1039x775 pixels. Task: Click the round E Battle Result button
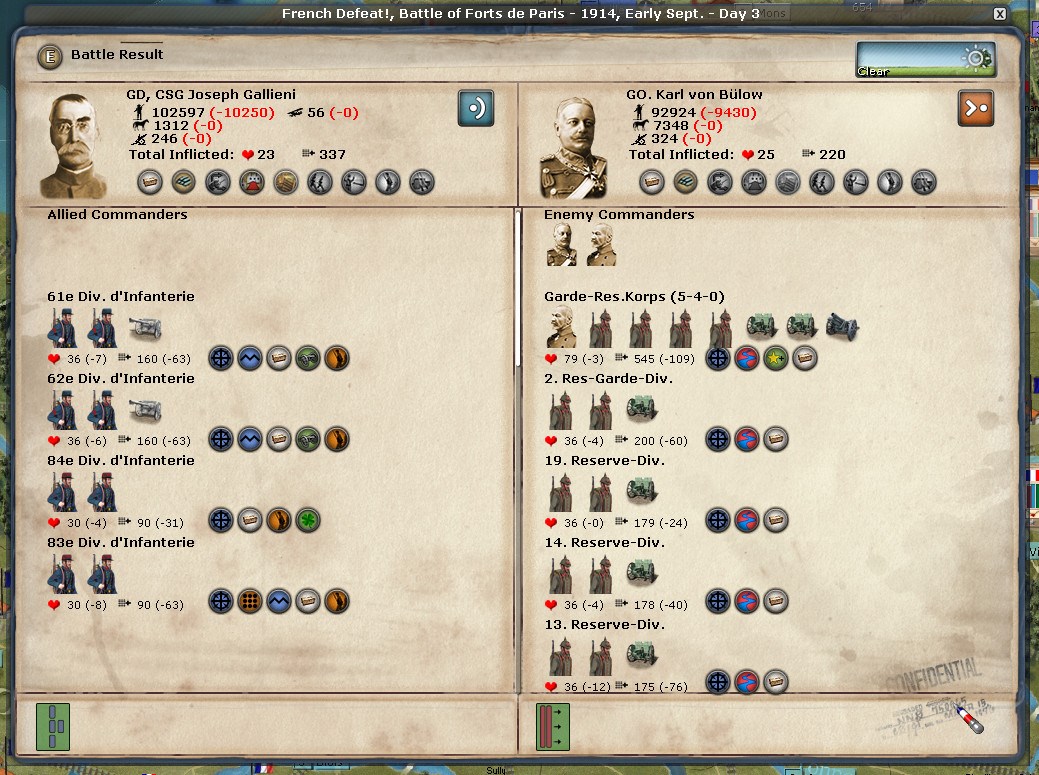49,56
